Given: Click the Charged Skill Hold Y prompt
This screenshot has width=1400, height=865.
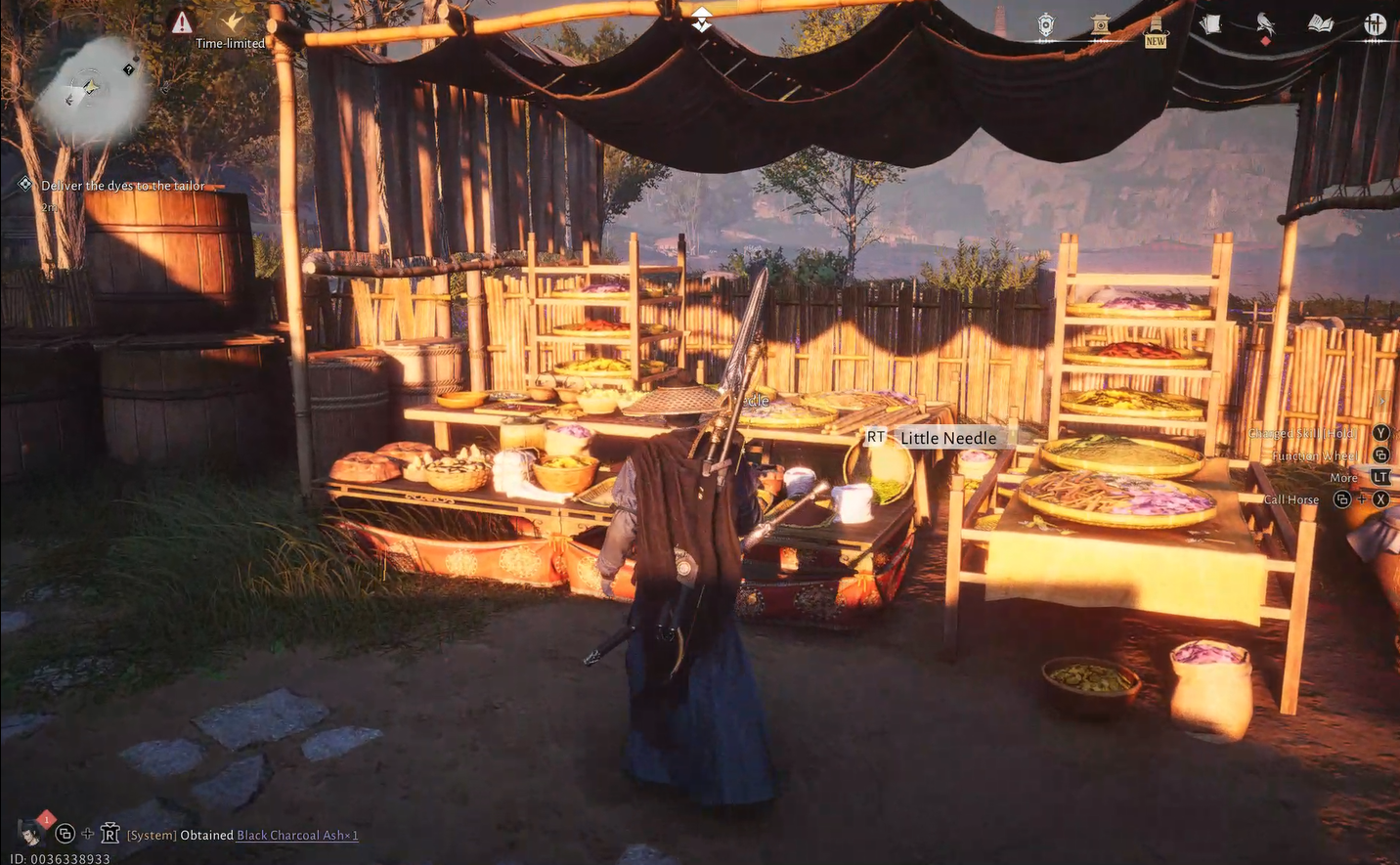Looking at the screenshot, I should (1381, 432).
